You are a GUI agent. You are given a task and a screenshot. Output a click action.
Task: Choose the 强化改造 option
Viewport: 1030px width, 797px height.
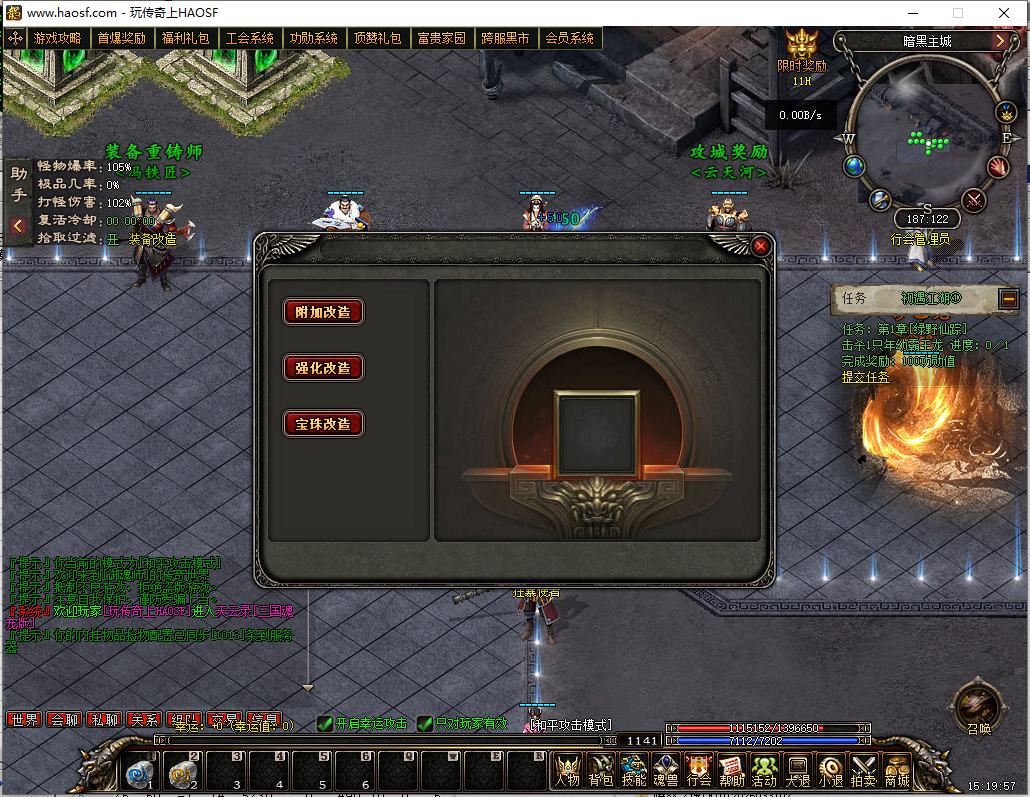tap(323, 367)
